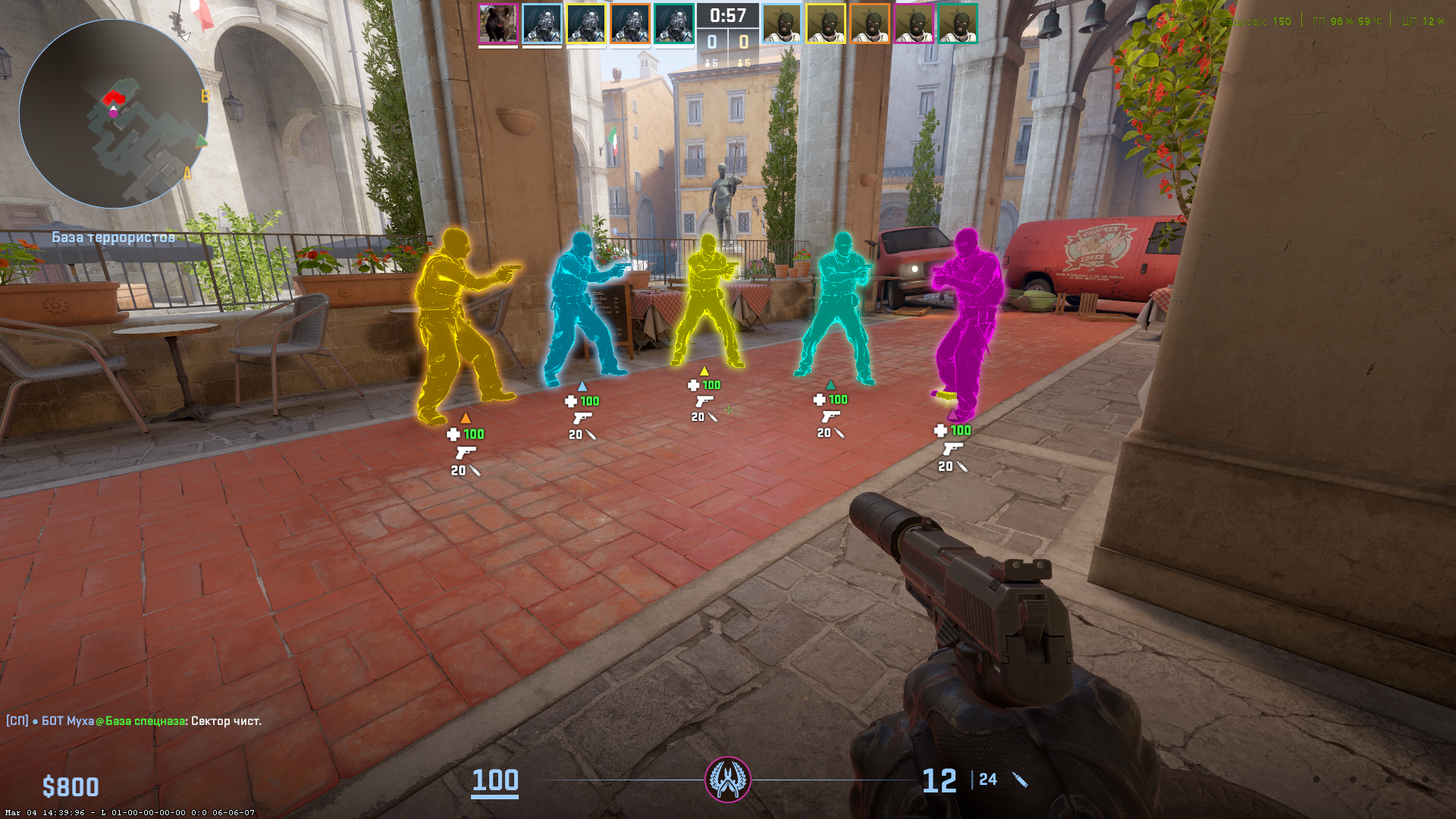Click the circular radar minimap

[x=114, y=114]
